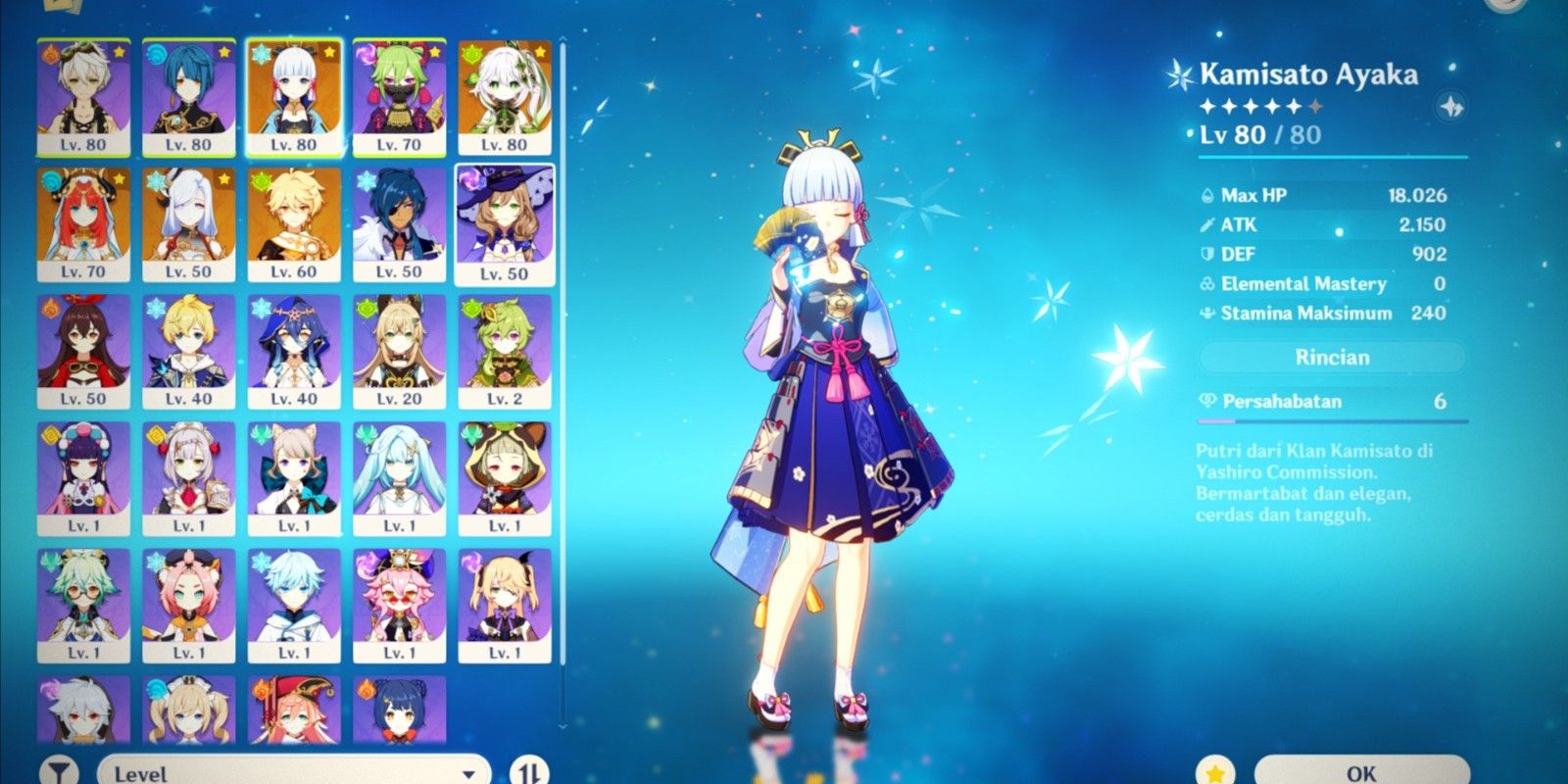Image resolution: width=1568 pixels, height=784 pixels.
Task: Click the Persahabatan friendship icon
Action: (x=1209, y=402)
